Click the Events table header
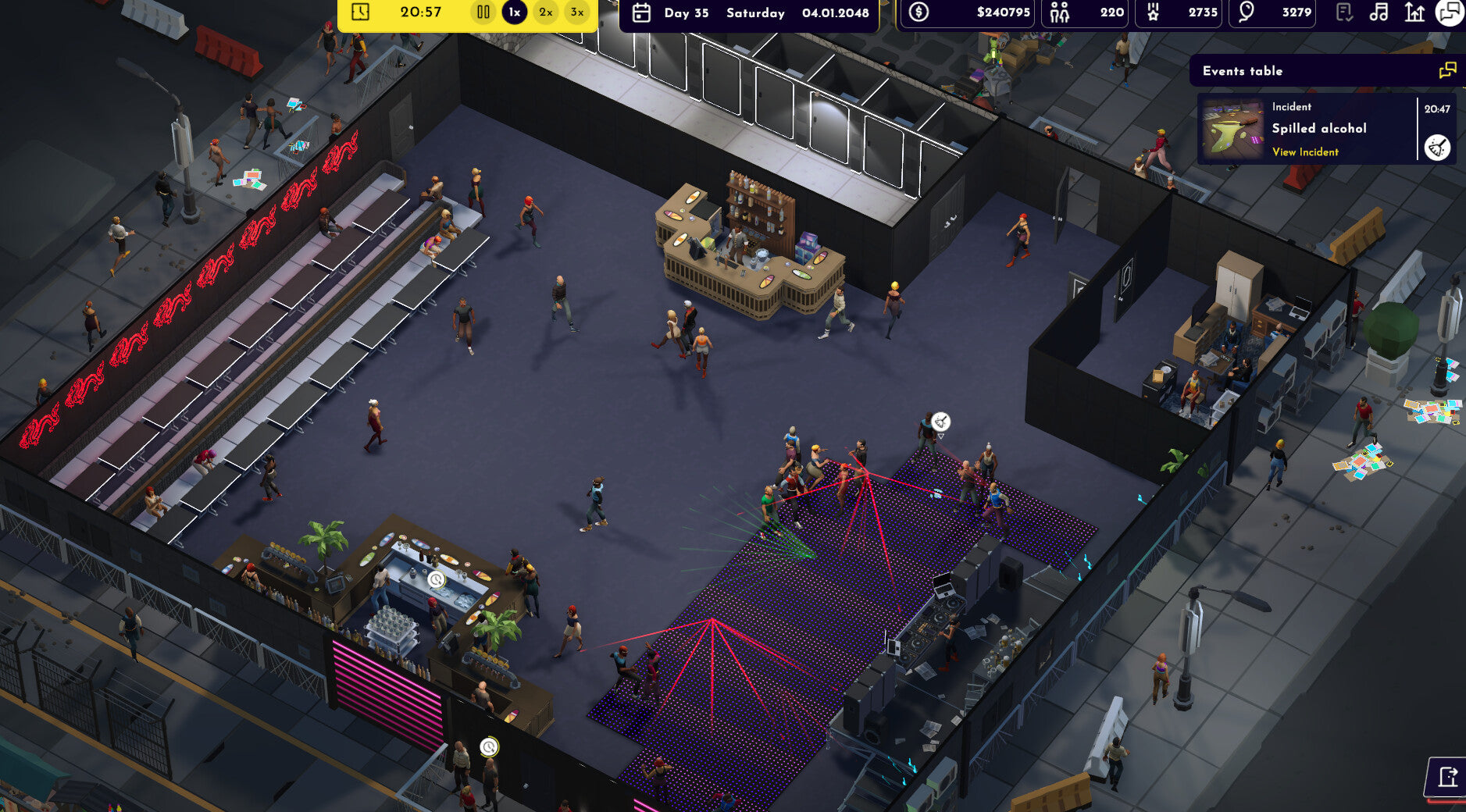The height and width of the screenshot is (812, 1466). pyautogui.click(x=1243, y=70)
